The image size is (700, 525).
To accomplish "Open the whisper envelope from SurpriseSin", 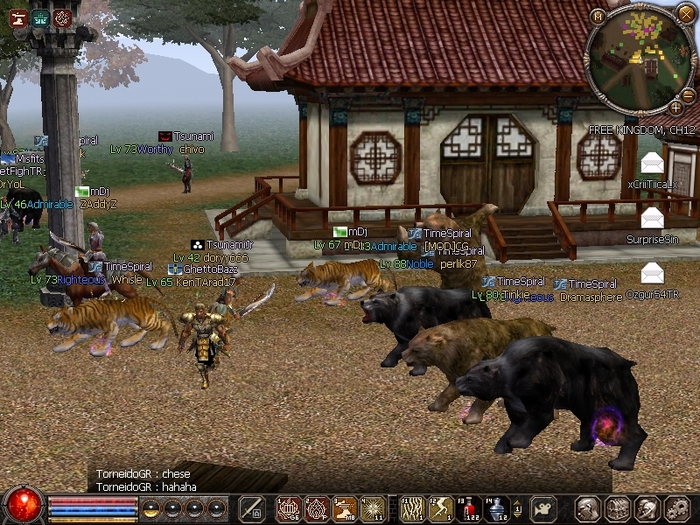I will (652, 218).
